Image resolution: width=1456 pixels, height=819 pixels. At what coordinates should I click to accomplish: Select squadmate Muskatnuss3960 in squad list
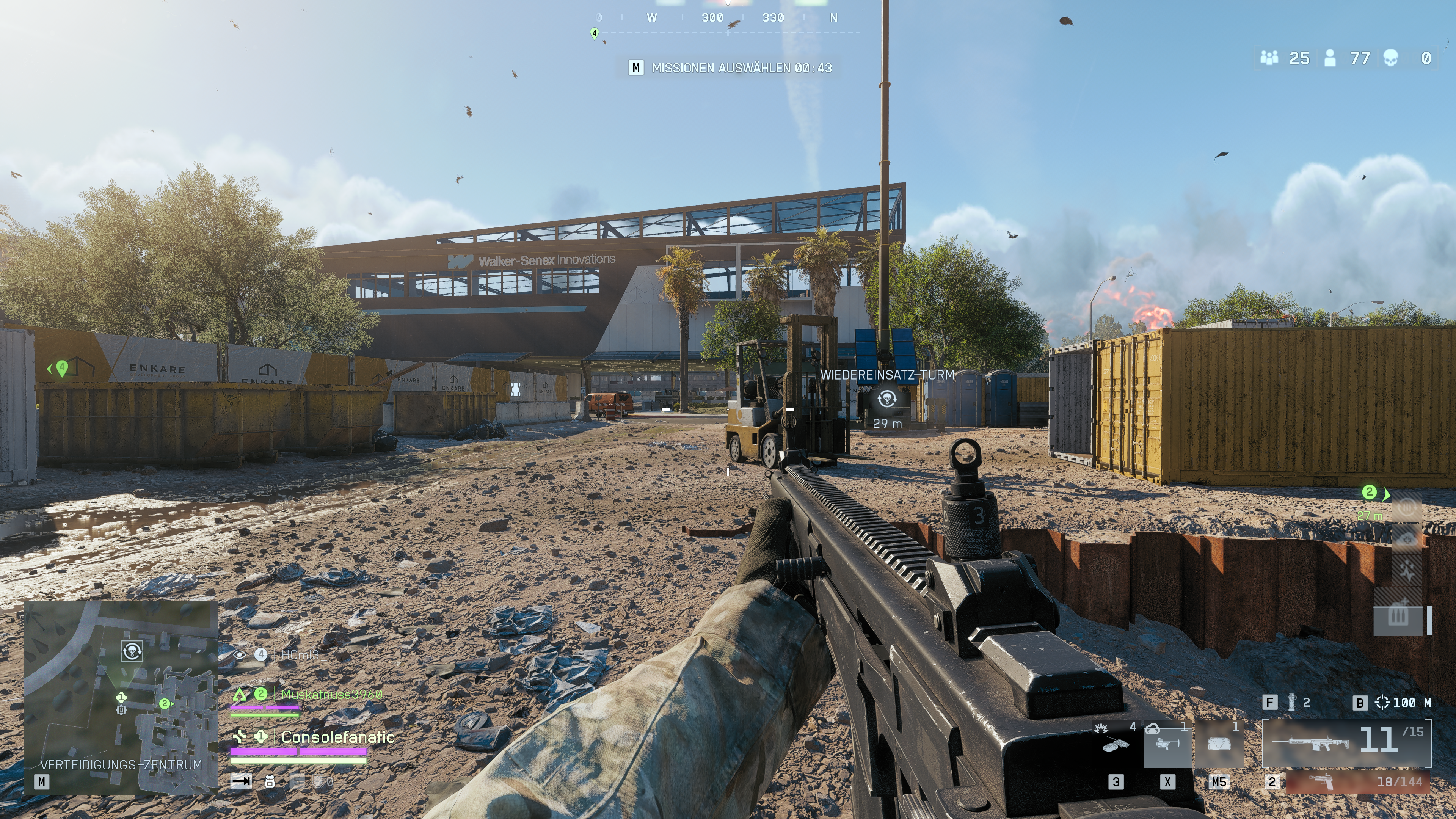click(331, 694)
